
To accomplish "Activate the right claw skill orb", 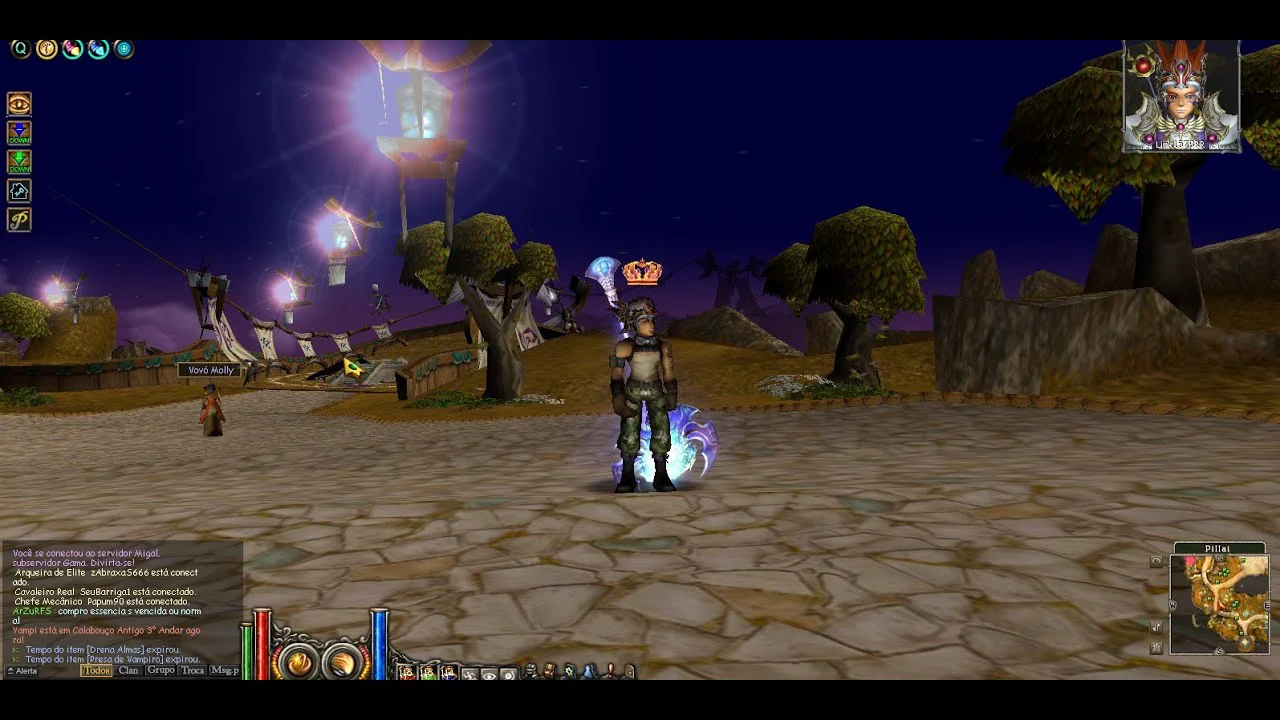I will (342, 661).
